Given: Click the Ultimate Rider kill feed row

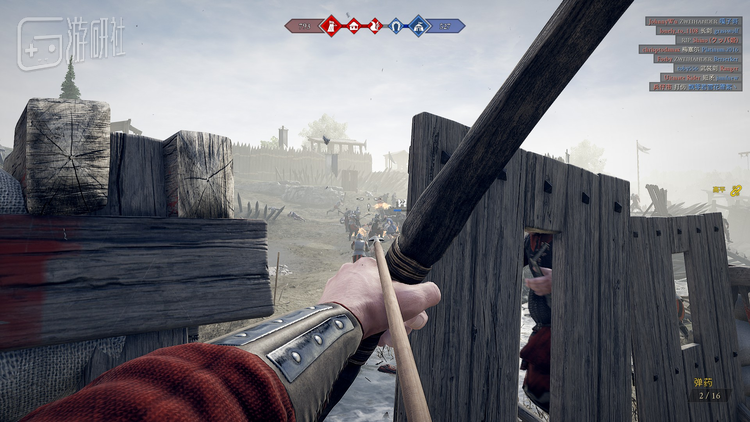Looking at the screenshot, I should coord(700,77).
